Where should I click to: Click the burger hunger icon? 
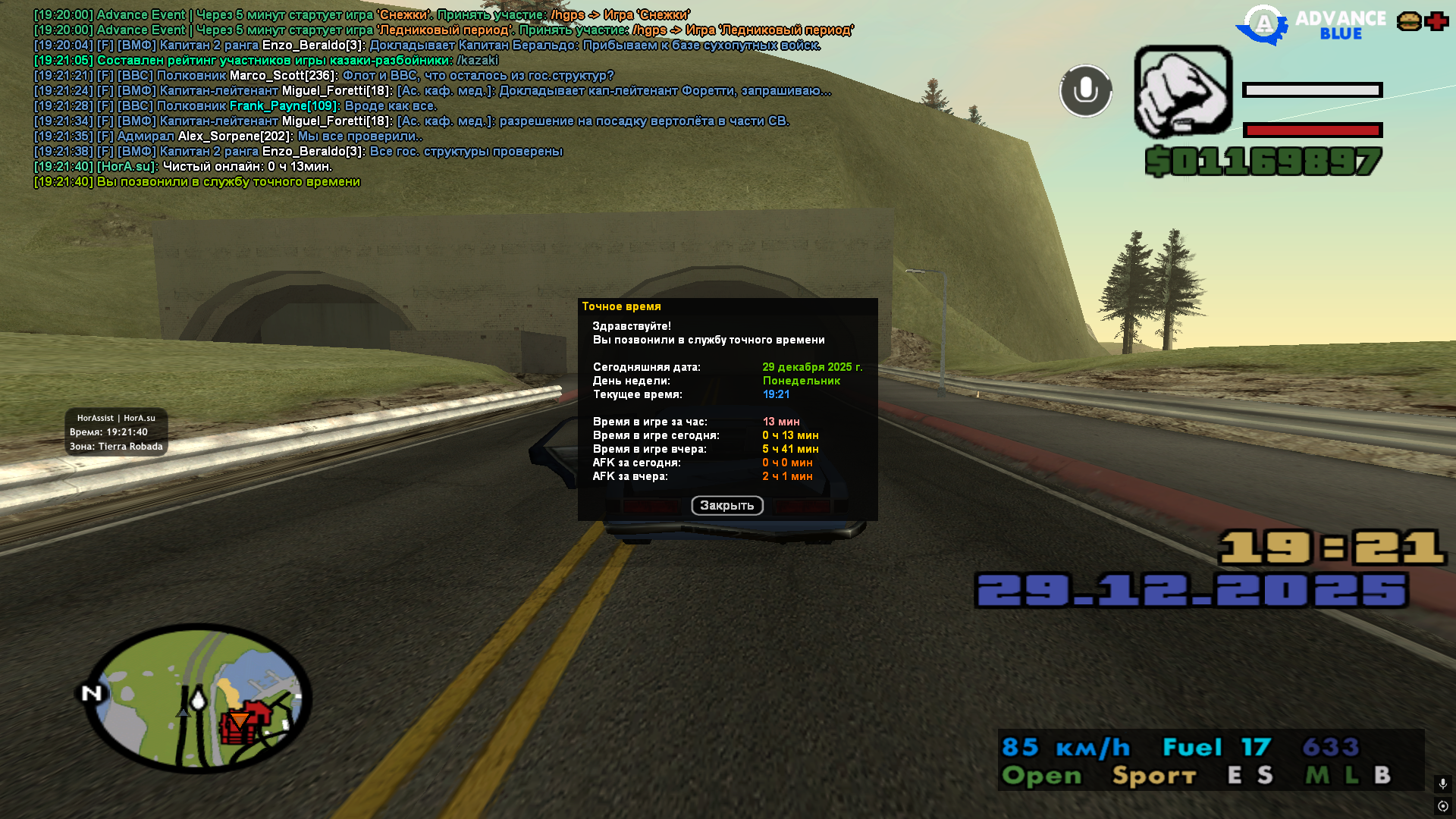(1409, 21)
